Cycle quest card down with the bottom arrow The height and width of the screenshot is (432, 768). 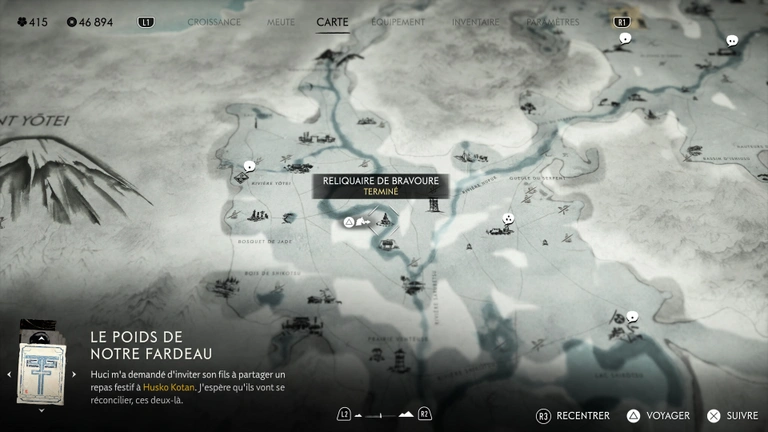[41, 409]
